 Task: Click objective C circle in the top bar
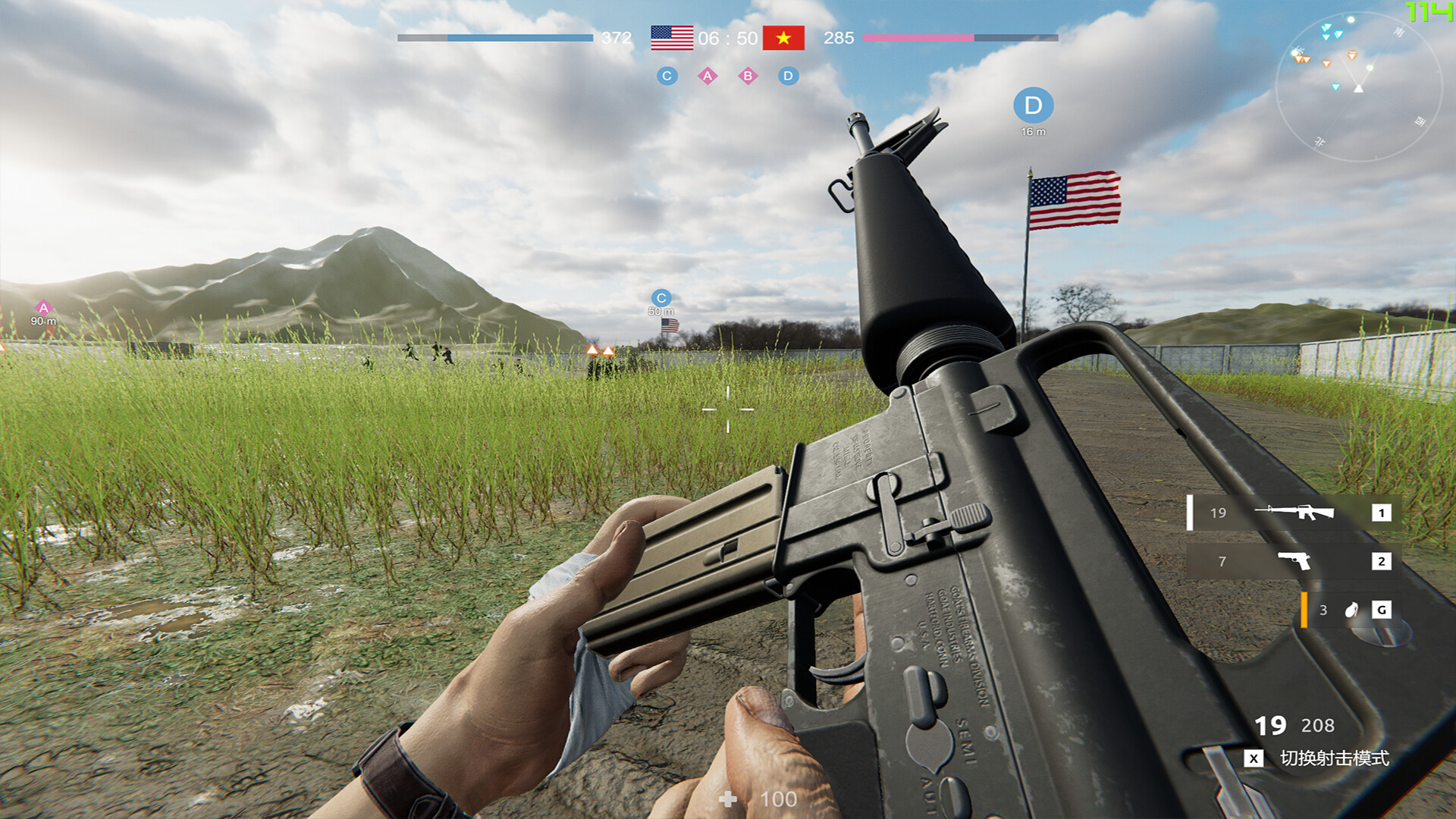coord(667,76)
